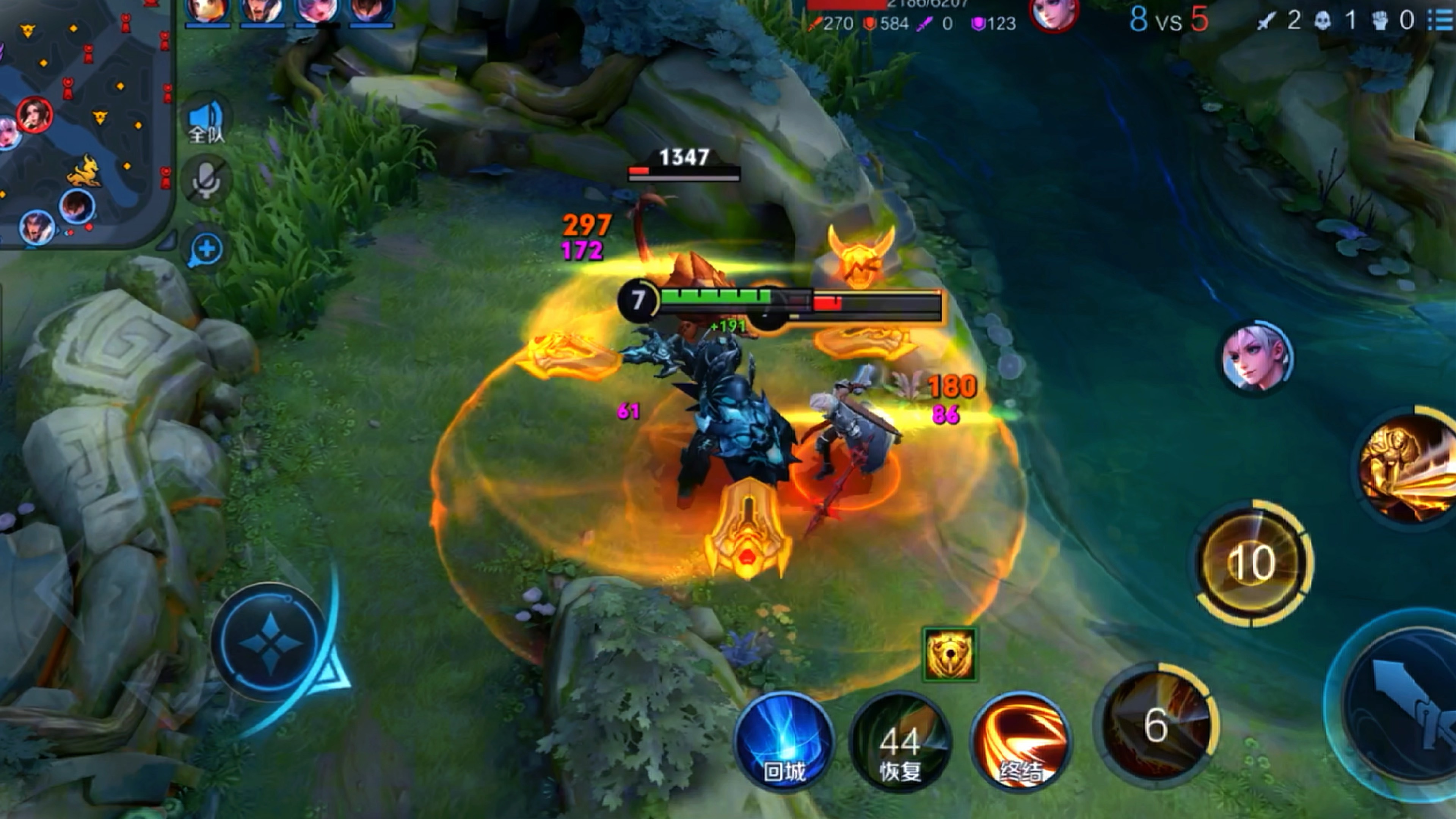Trigger the first skill showing cooldown 6
1456x819 pixels.
coord(1156,726)
